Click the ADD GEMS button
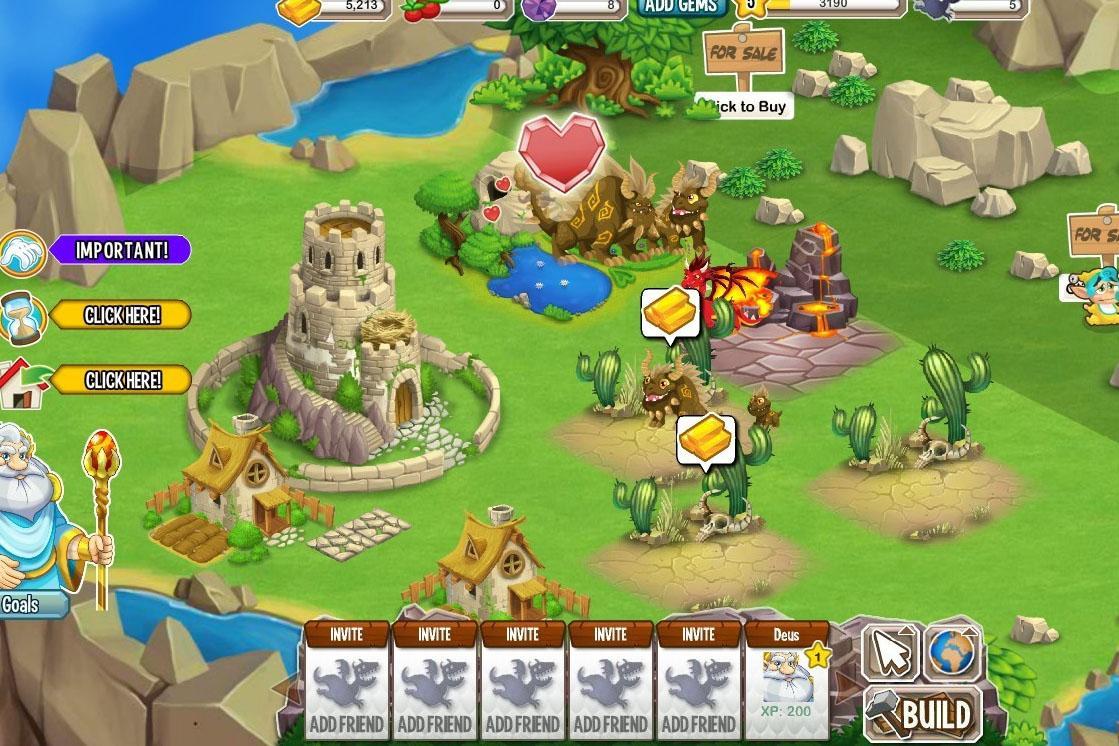The image size is (1119, 746). 681,6
